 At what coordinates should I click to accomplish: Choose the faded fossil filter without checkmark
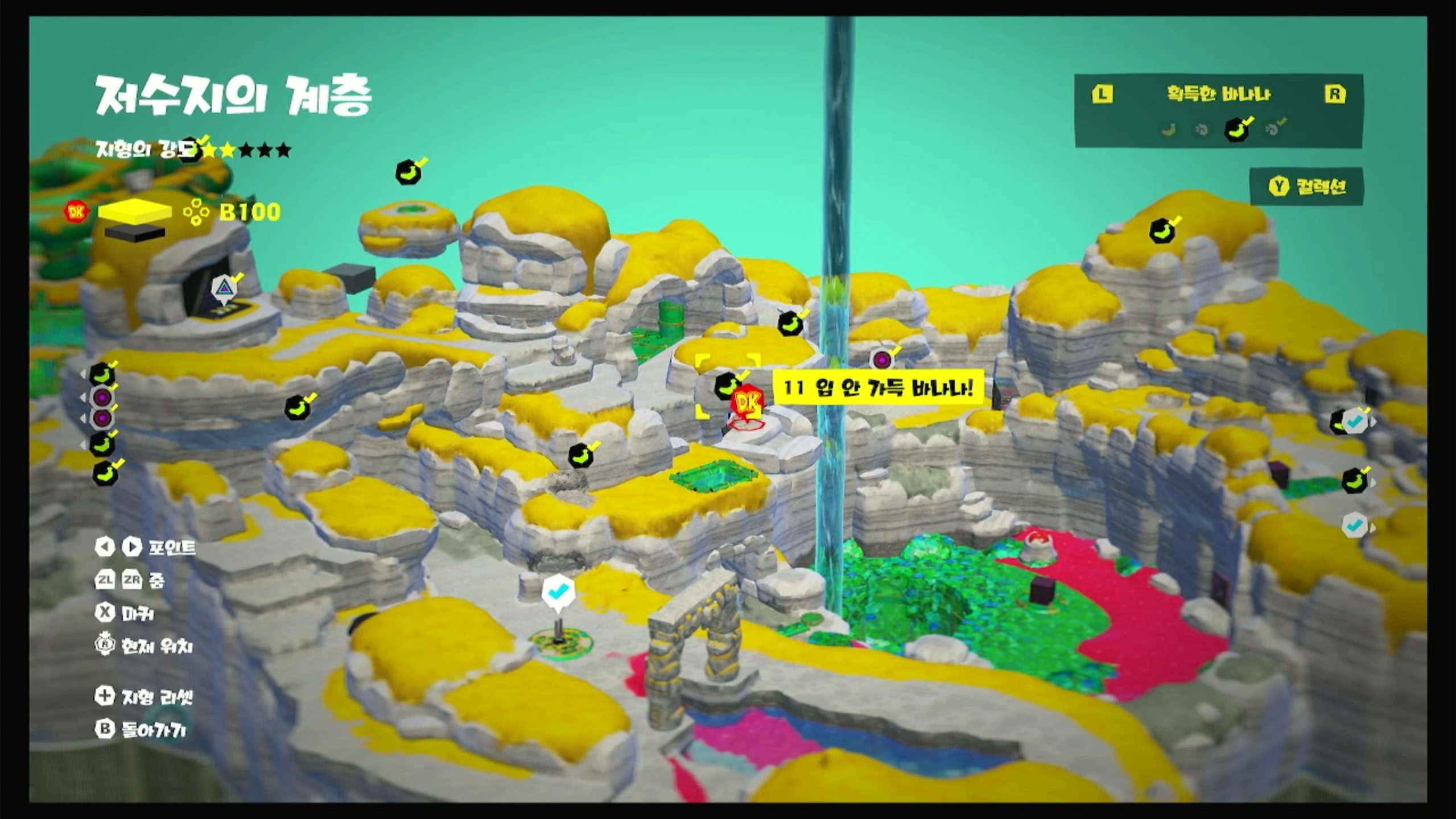pyautogui.click(x=1201, y=130)
